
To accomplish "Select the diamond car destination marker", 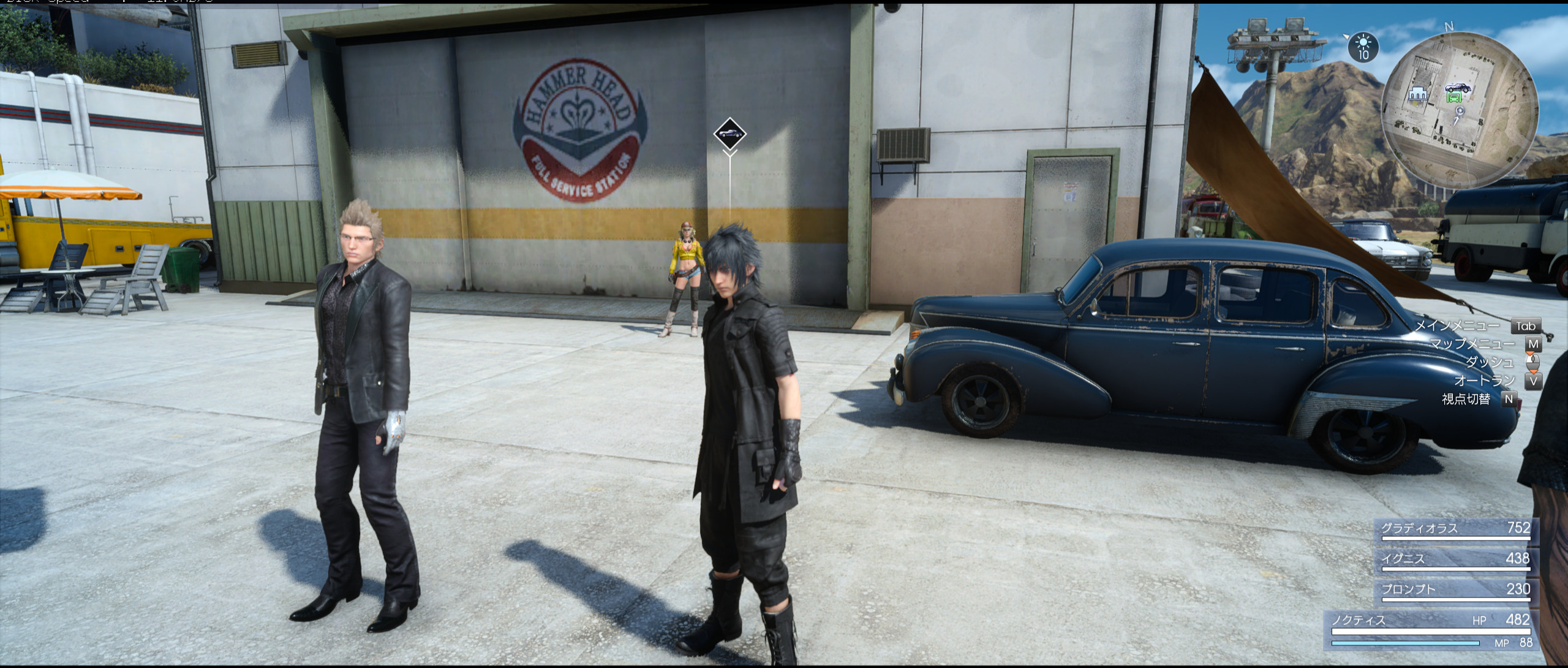I will click(x=729, y=134).
